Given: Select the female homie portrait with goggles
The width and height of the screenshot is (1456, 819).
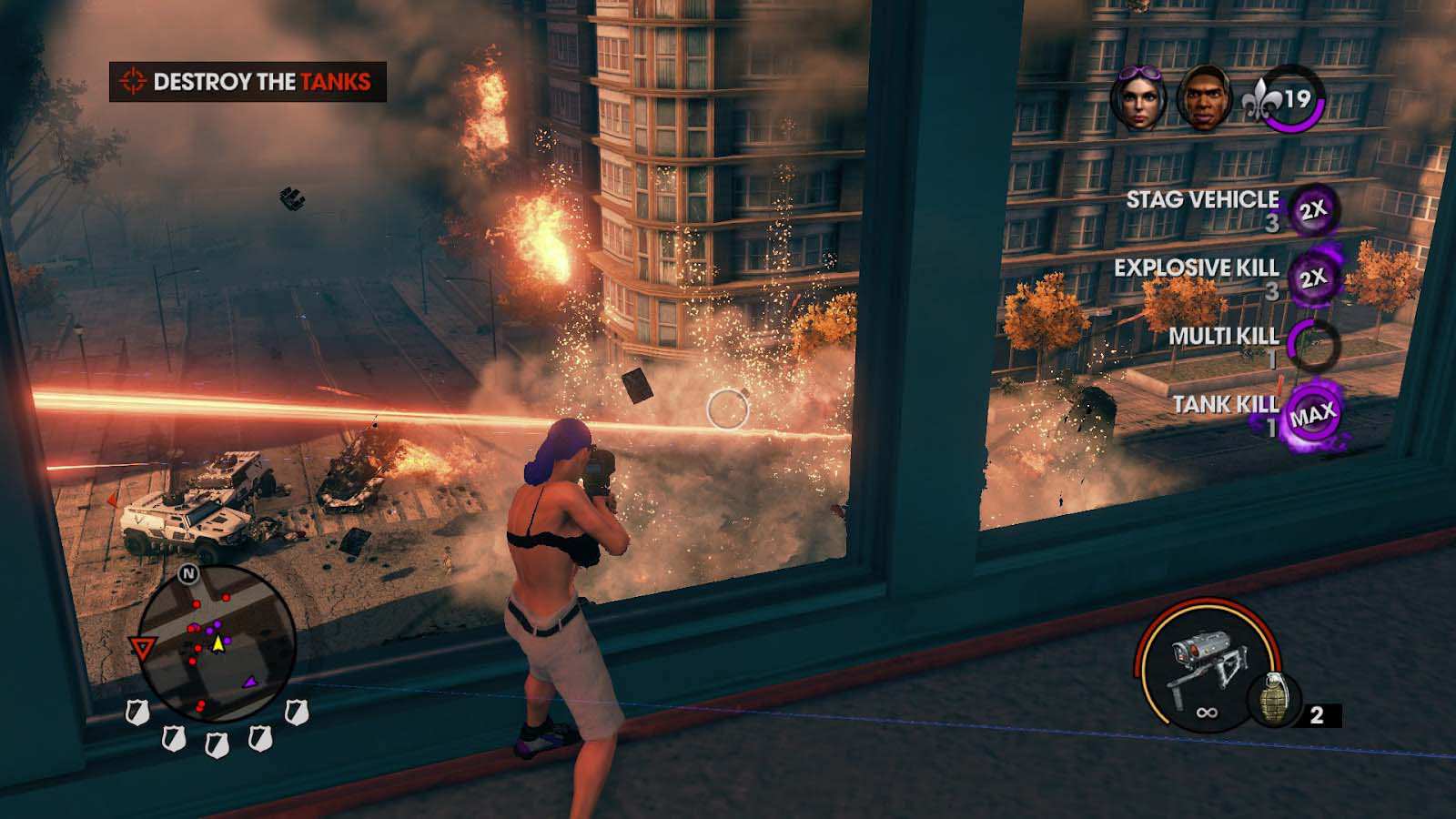Looking at the screenshot, I should (x=1137, y=97).
